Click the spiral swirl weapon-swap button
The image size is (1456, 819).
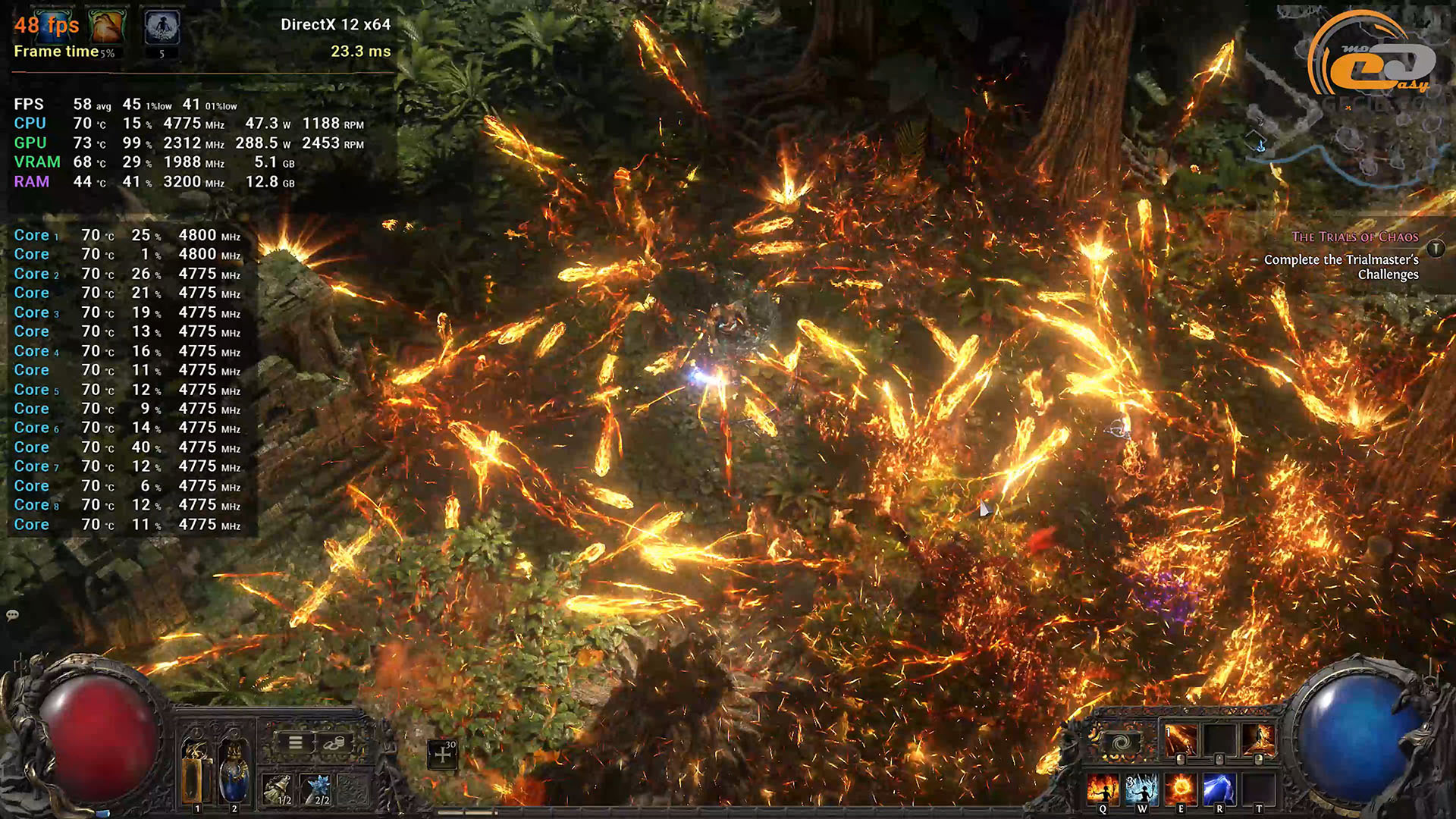(x=1122, y=742)
